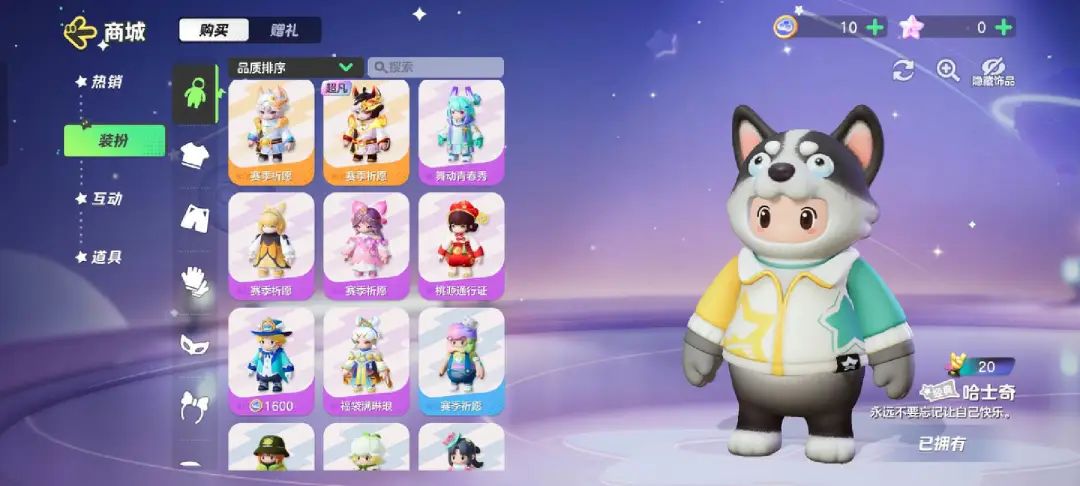Image resolution: width=1080 pixels, height=486 pixels.
Task: Choose the 1600 coin blue hat outfit
Action: (271, 360)
